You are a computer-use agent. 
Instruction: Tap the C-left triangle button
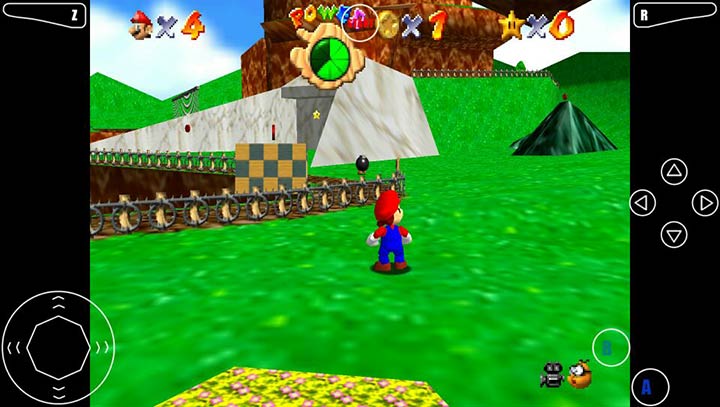coord(643,203)
